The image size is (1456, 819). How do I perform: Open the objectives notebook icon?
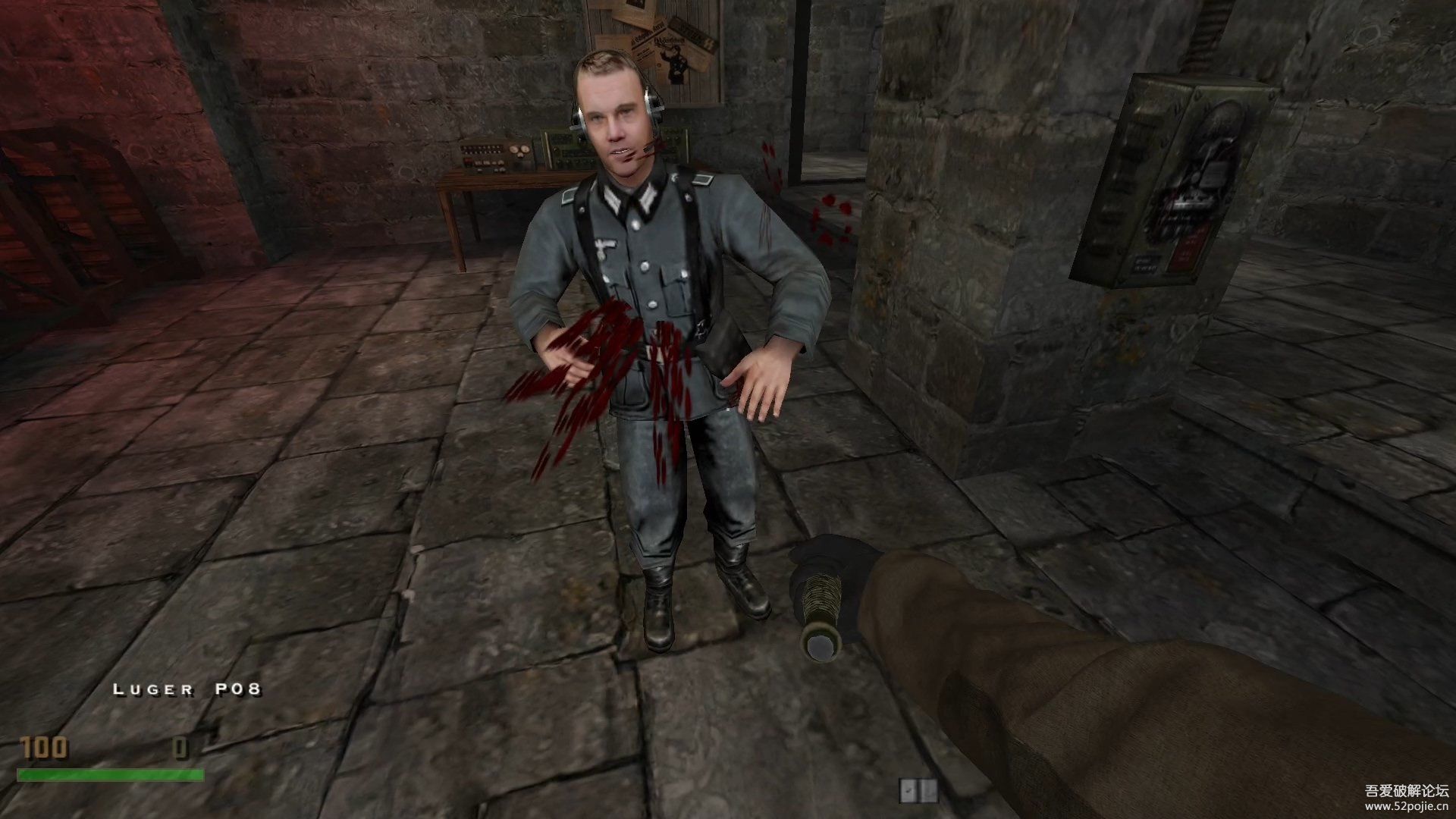(x=918, y=790)
